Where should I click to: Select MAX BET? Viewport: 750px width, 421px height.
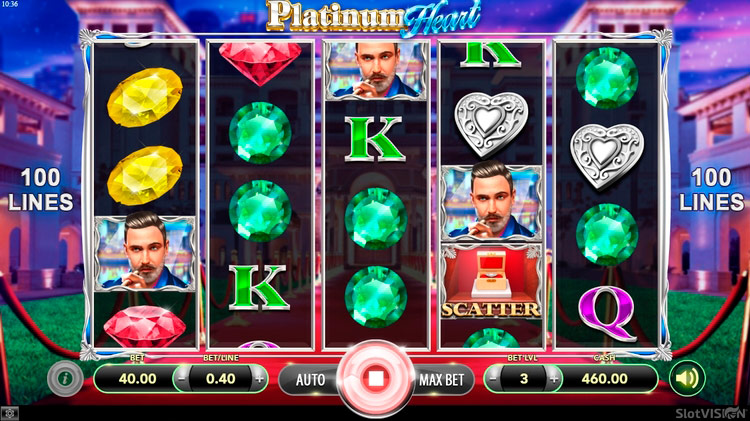point(441,380)
